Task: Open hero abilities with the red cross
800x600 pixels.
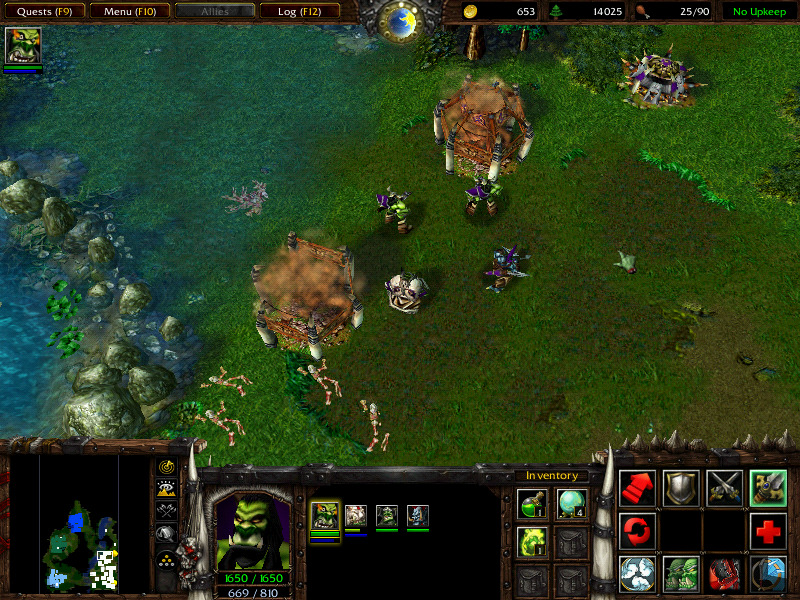Action: pos(768,531)
